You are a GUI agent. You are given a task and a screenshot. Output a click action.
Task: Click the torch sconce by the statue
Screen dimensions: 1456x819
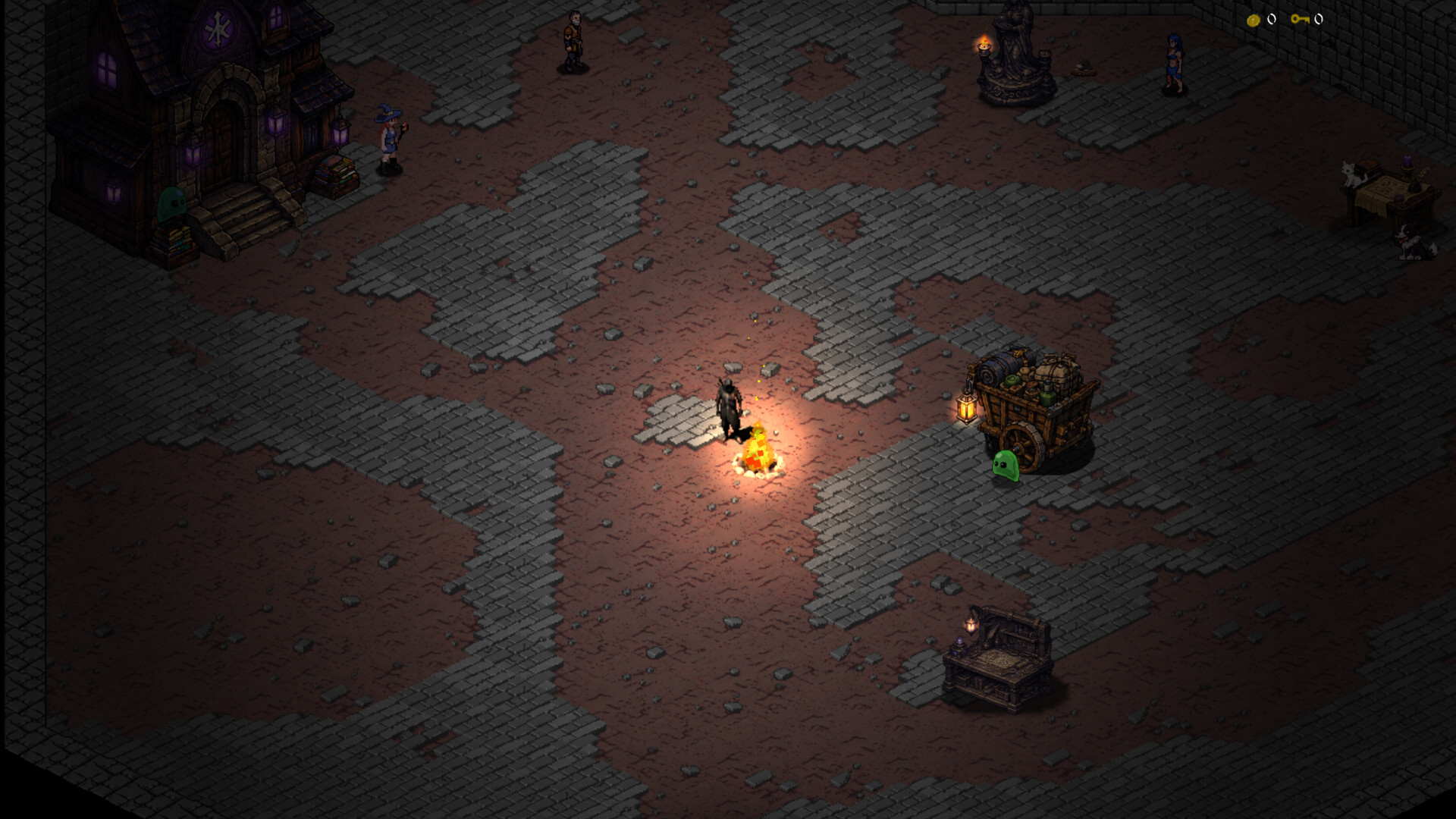pyautogui.click(x=984, y=45)
